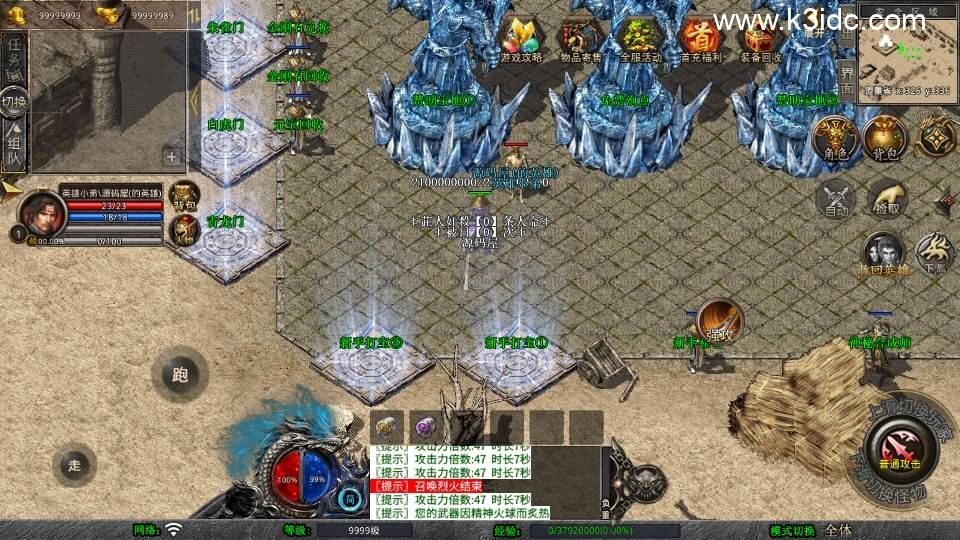This screenshot has width=960, height=540.
Task: Click the round 切换 switch button
Action: (x=14, y=101)
